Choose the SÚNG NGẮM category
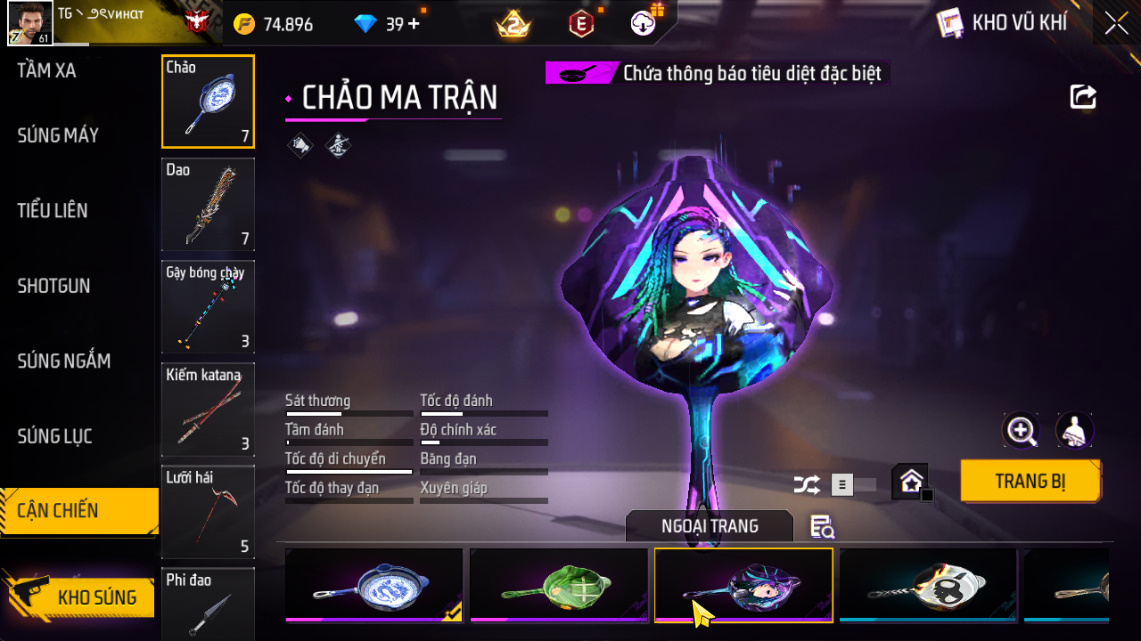1141x641 pixels. pyautogui.click(x=64, y=360)
